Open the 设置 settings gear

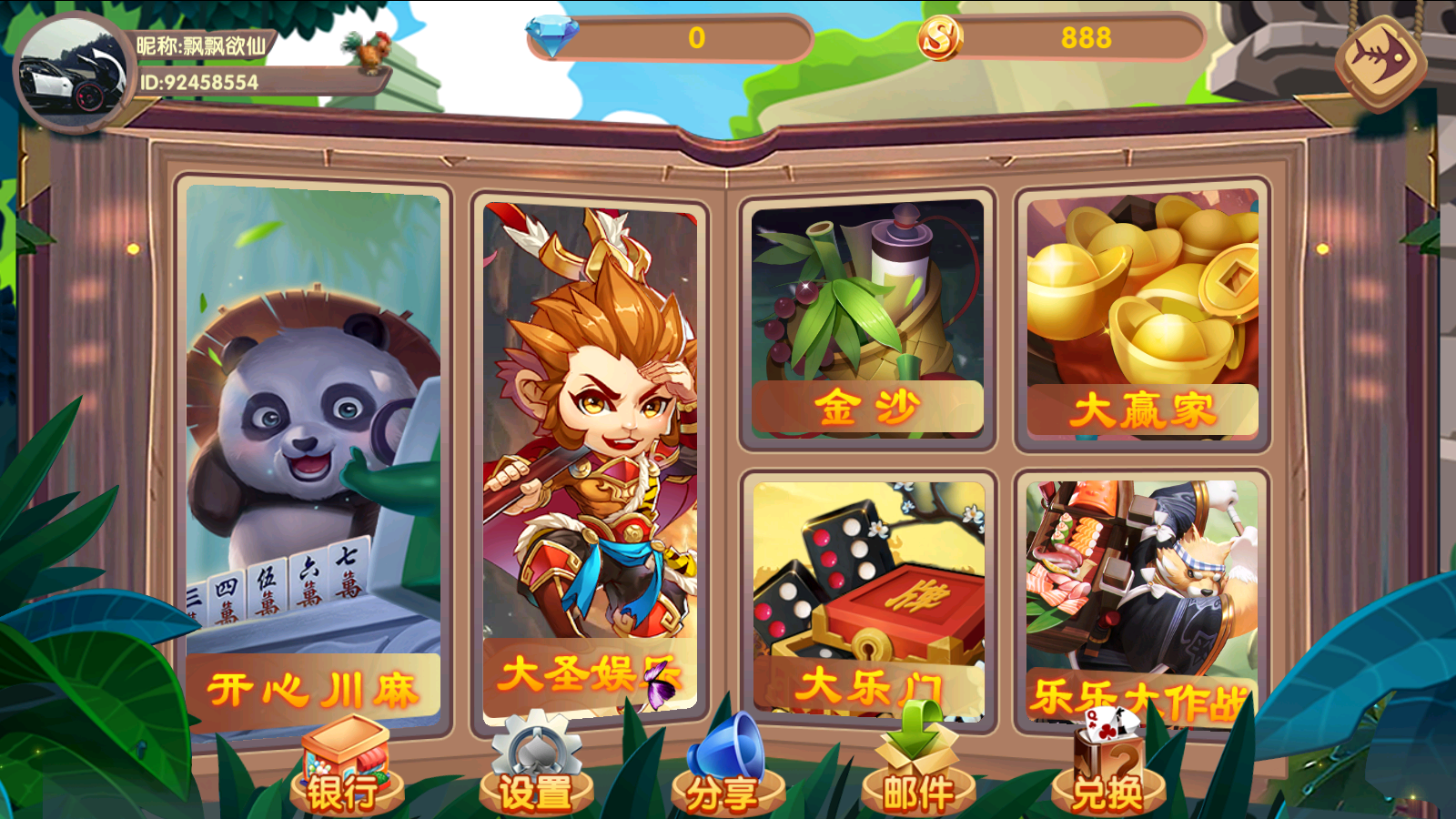pos(536,769)
